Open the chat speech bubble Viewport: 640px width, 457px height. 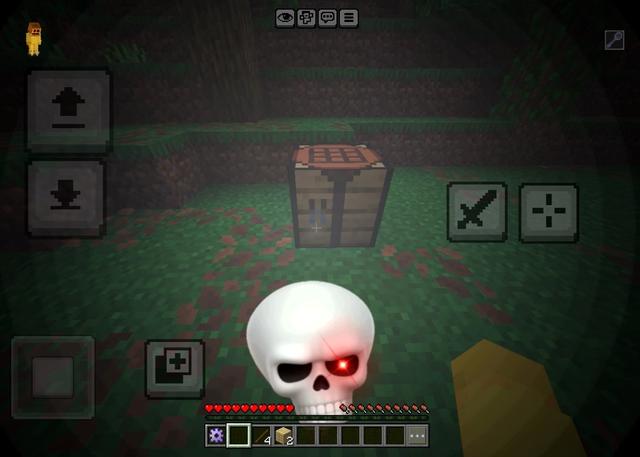tap(327, 18)
